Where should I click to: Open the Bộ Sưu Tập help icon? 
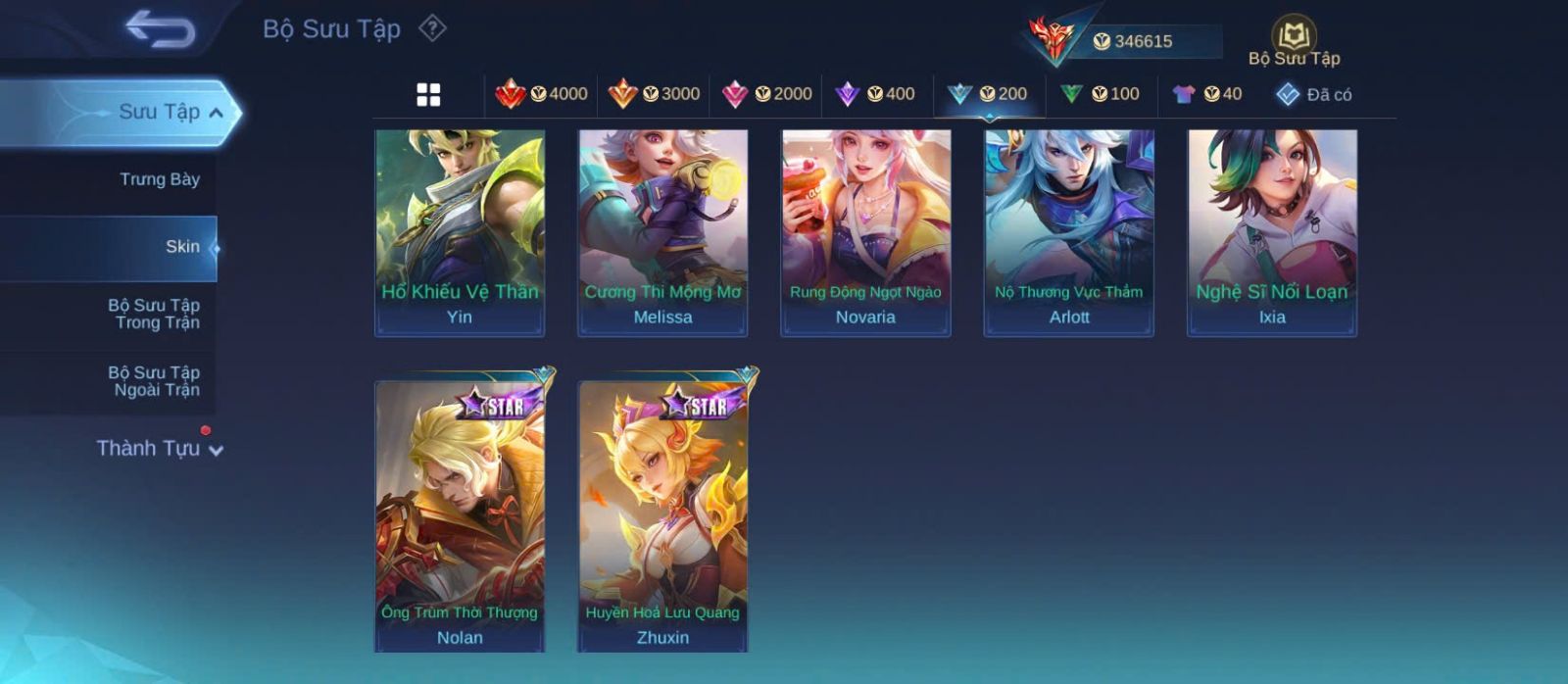point(432,28)
